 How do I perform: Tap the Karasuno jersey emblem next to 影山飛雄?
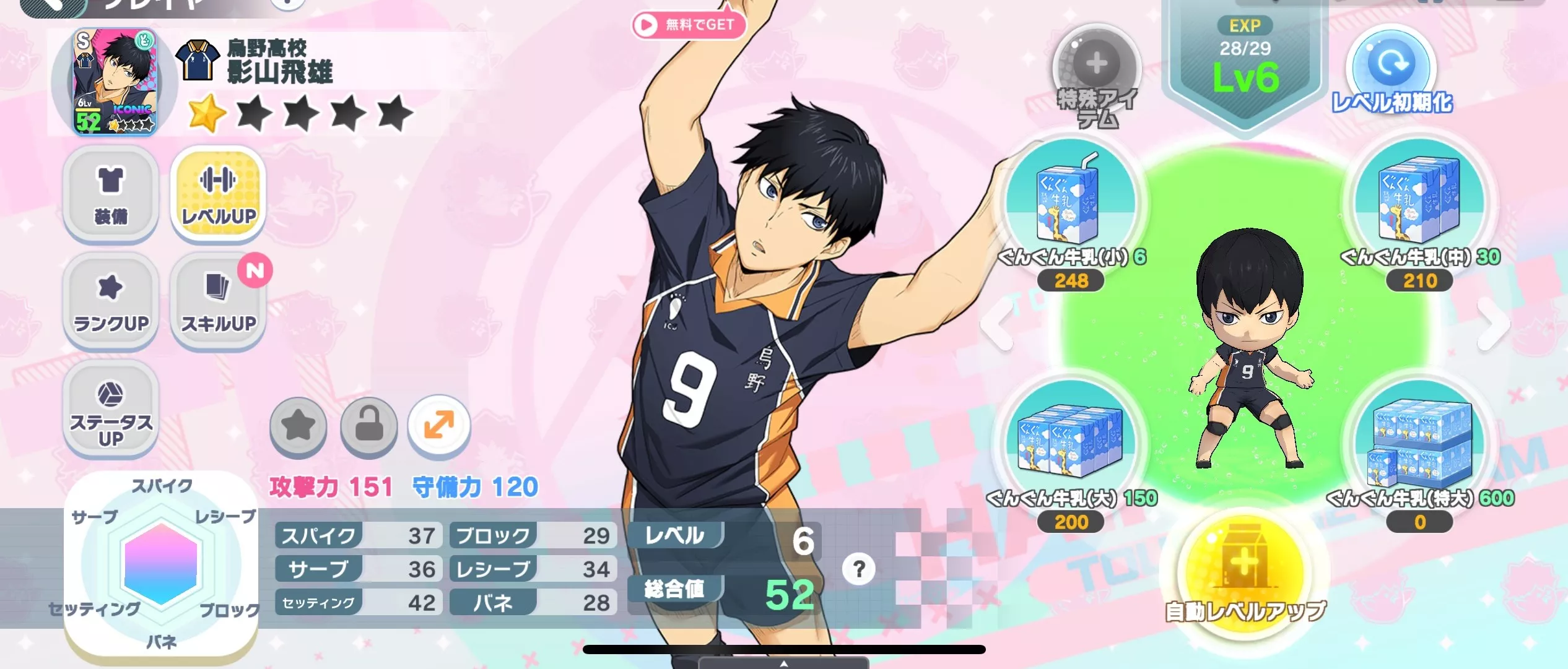tap(196, 59)
